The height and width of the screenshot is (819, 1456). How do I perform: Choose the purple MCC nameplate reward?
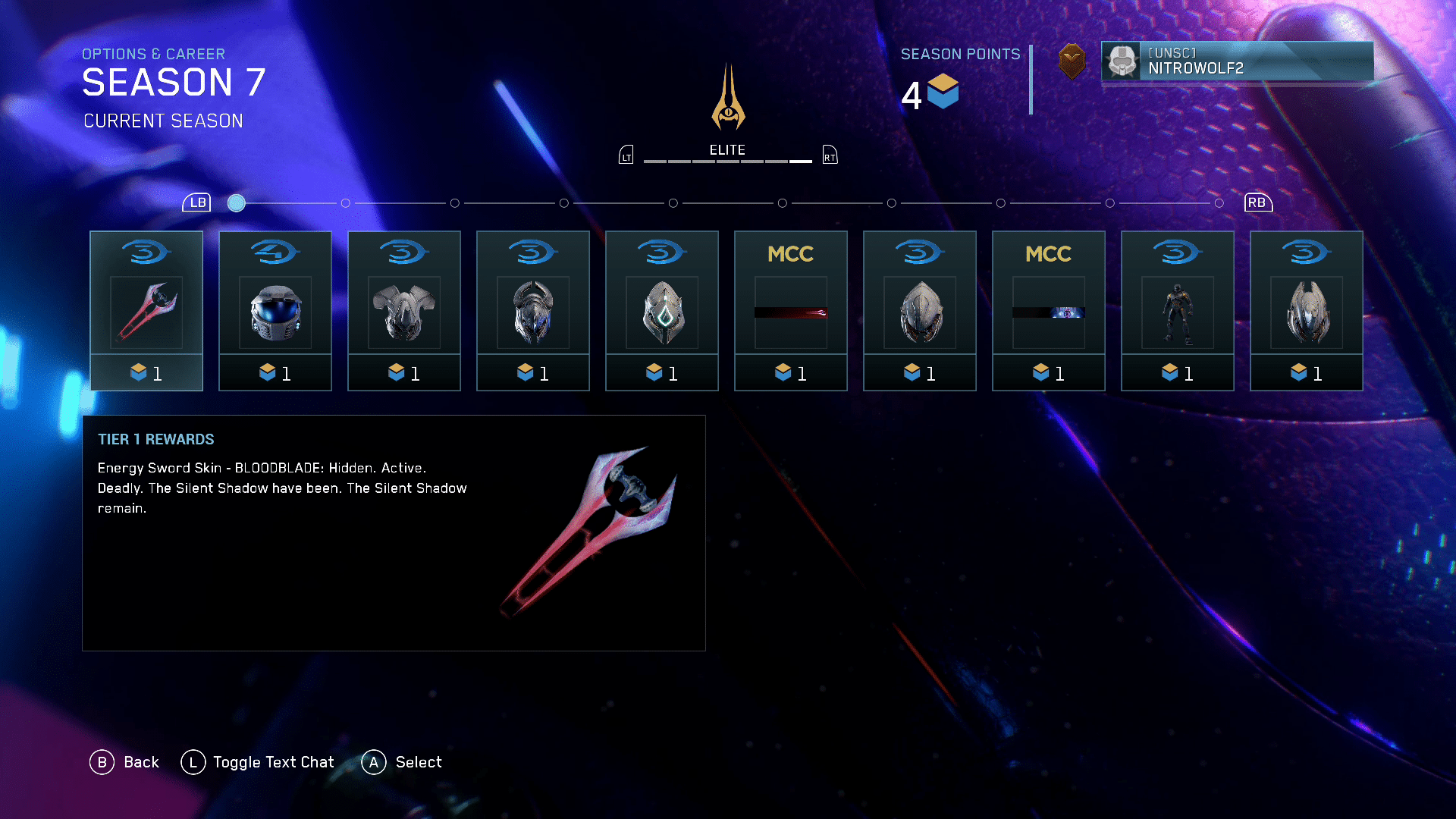pos(1049,311)
